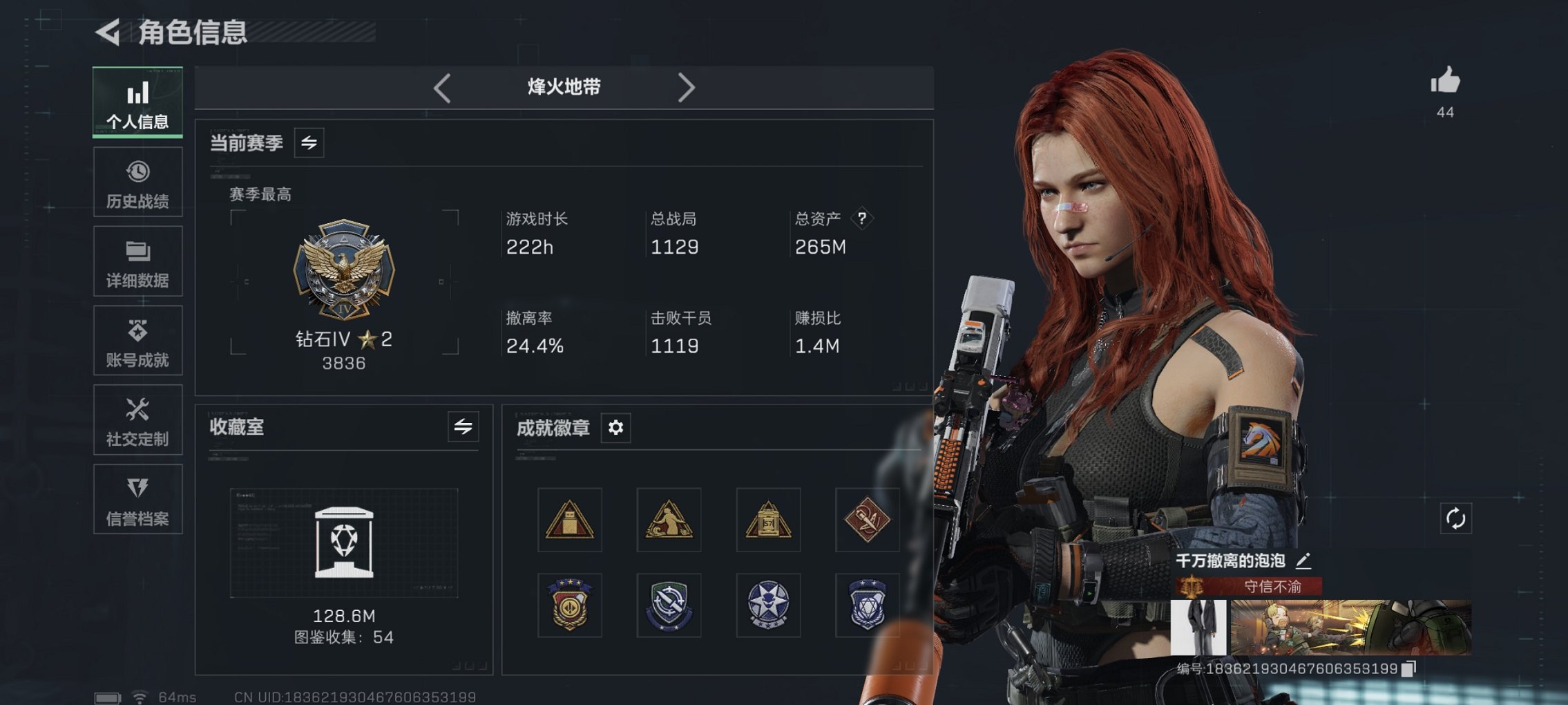The height and width of the screenshot is (705, 1568).
Task: Open the 历史战绩 panel from sidebar
Action: (x=137, y=182)
